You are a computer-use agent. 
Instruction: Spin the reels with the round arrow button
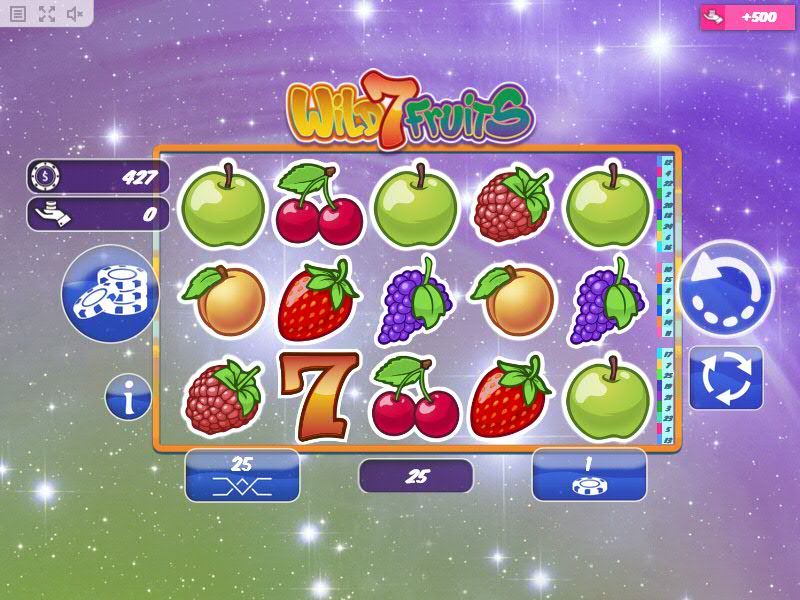[726, 288]
